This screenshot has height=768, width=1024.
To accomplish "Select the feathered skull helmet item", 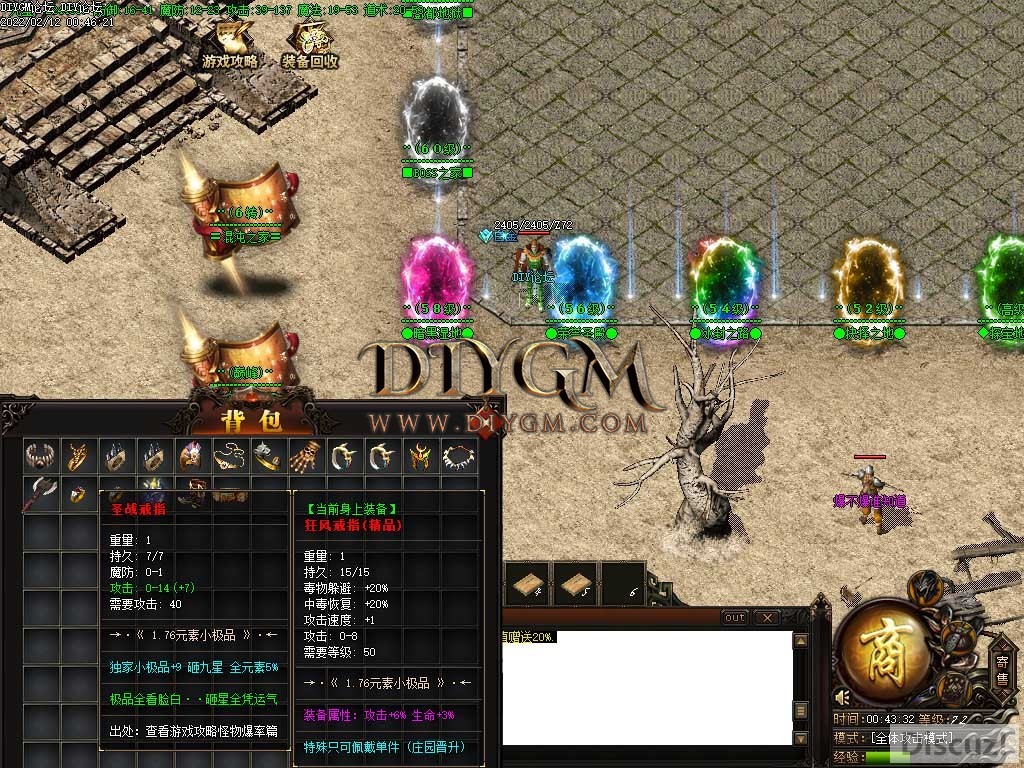I will [191, 457].
